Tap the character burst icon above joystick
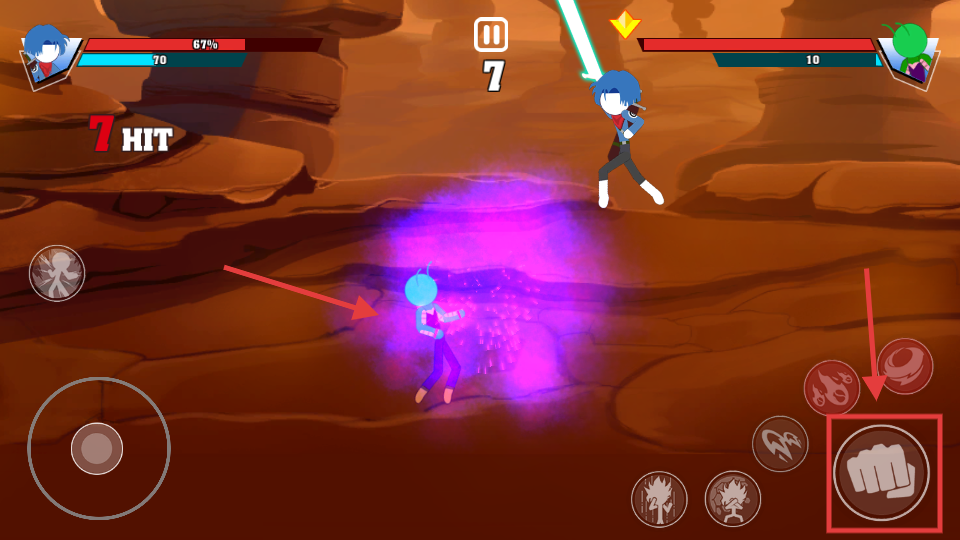The height and width of the screenshot is (540, 960). click(x=57, y=273)
